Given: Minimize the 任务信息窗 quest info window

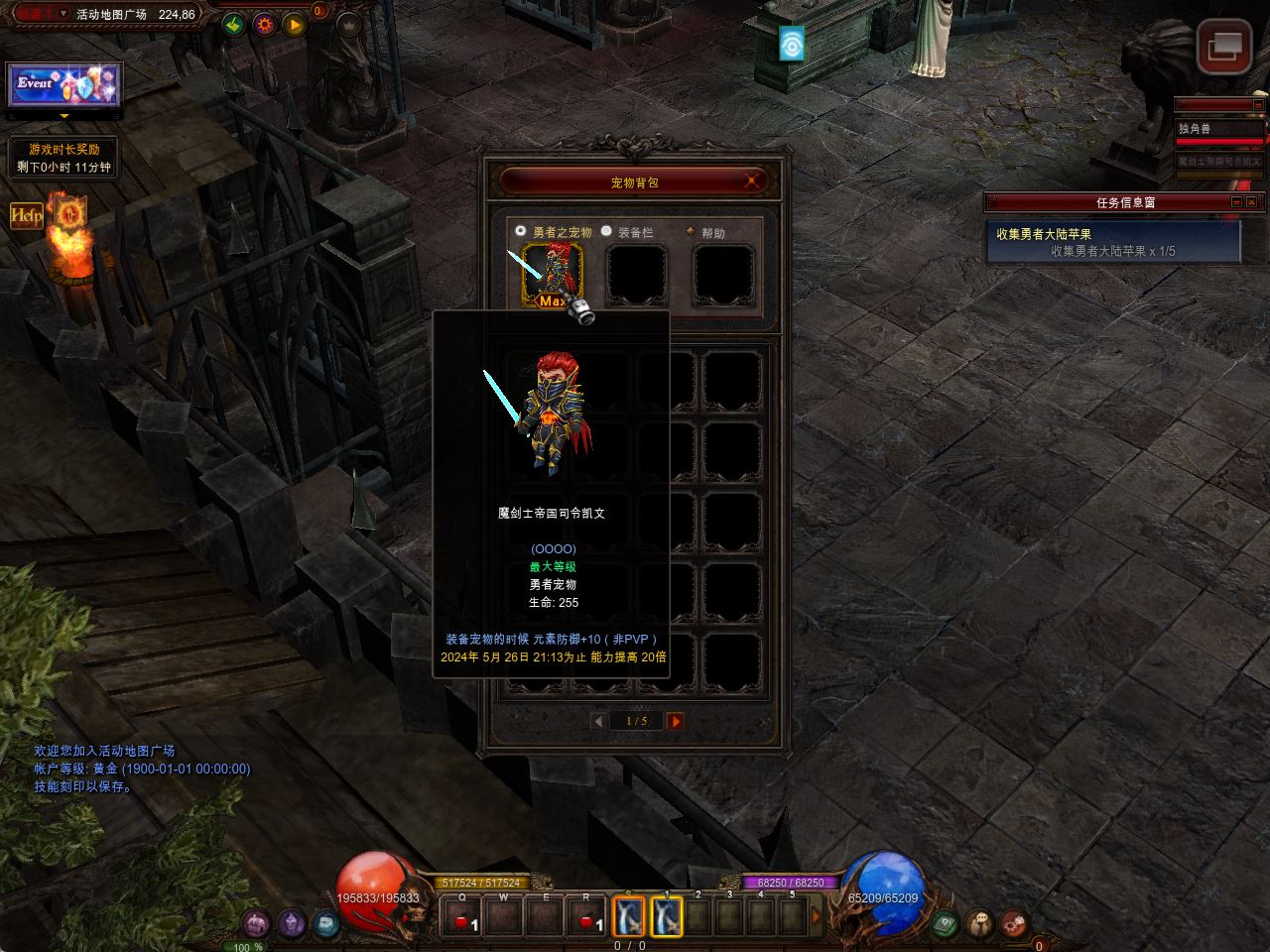Looking at the screenshot, I should (1236, 202).
